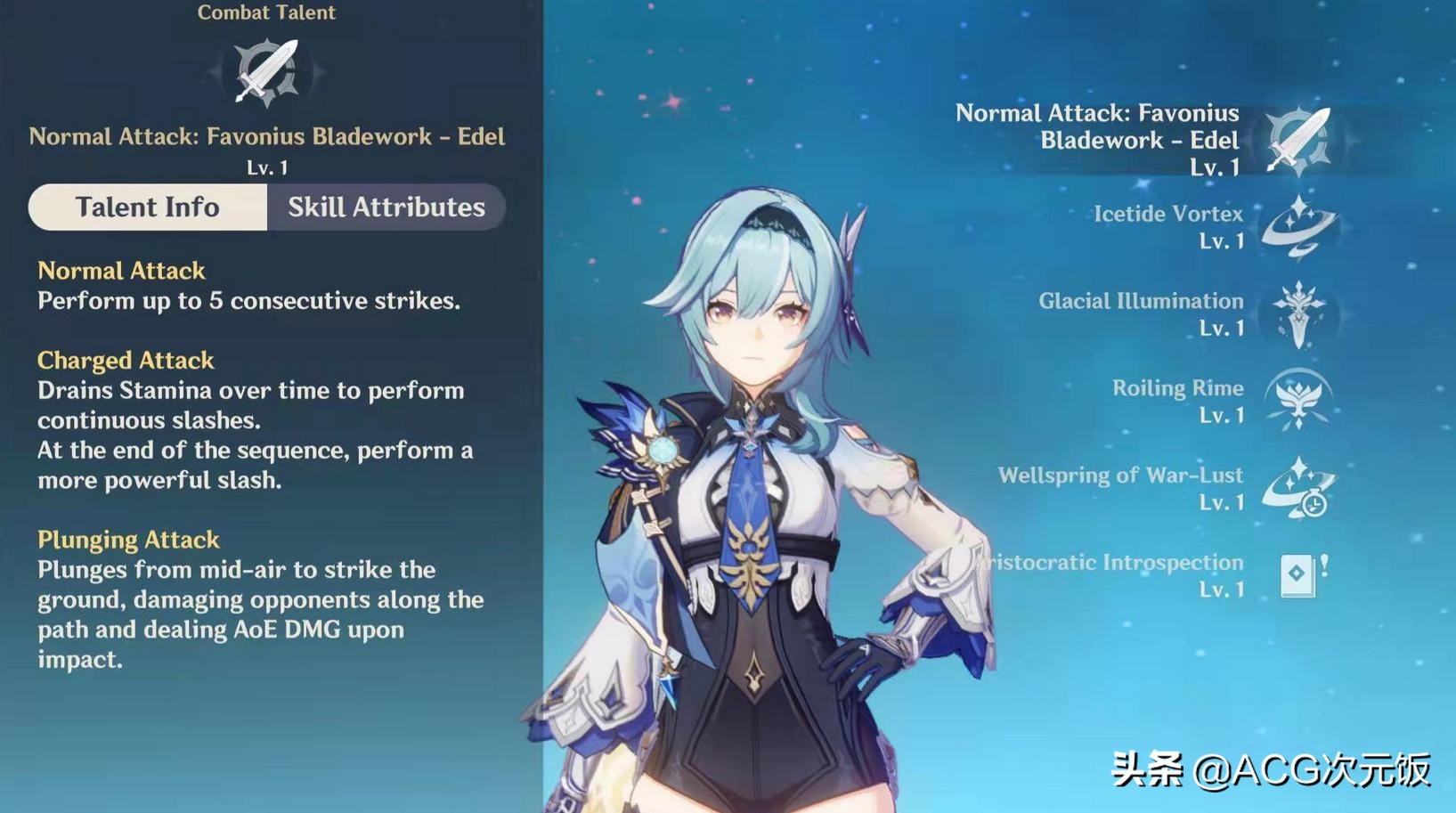Switch to the Skill Attributes tab
This screenshot has height=813, width=1456.
[386, 207]
